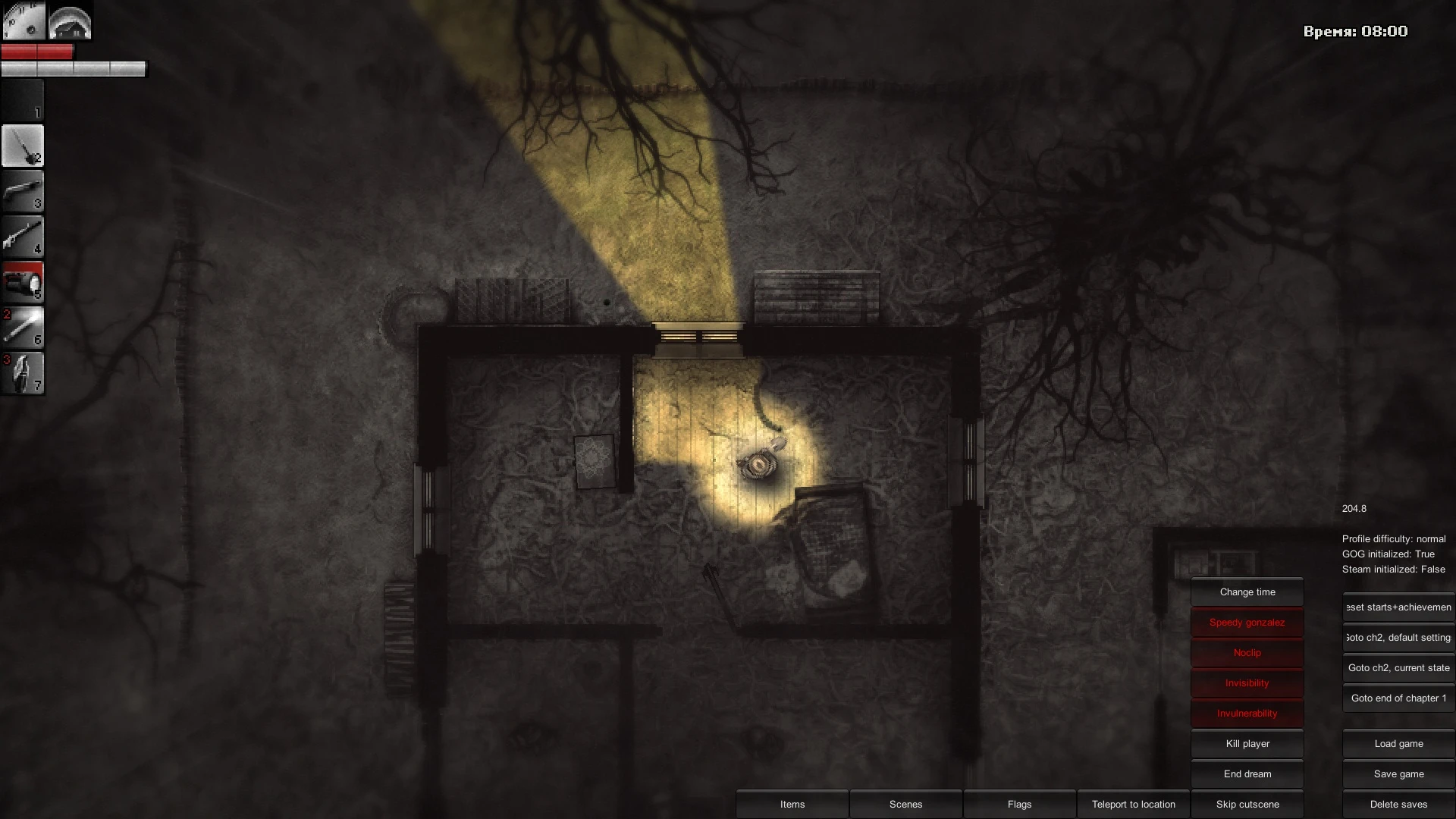Select the shotgun in hotbar slot 4
1456x819 pixels.
click(23, 237)
